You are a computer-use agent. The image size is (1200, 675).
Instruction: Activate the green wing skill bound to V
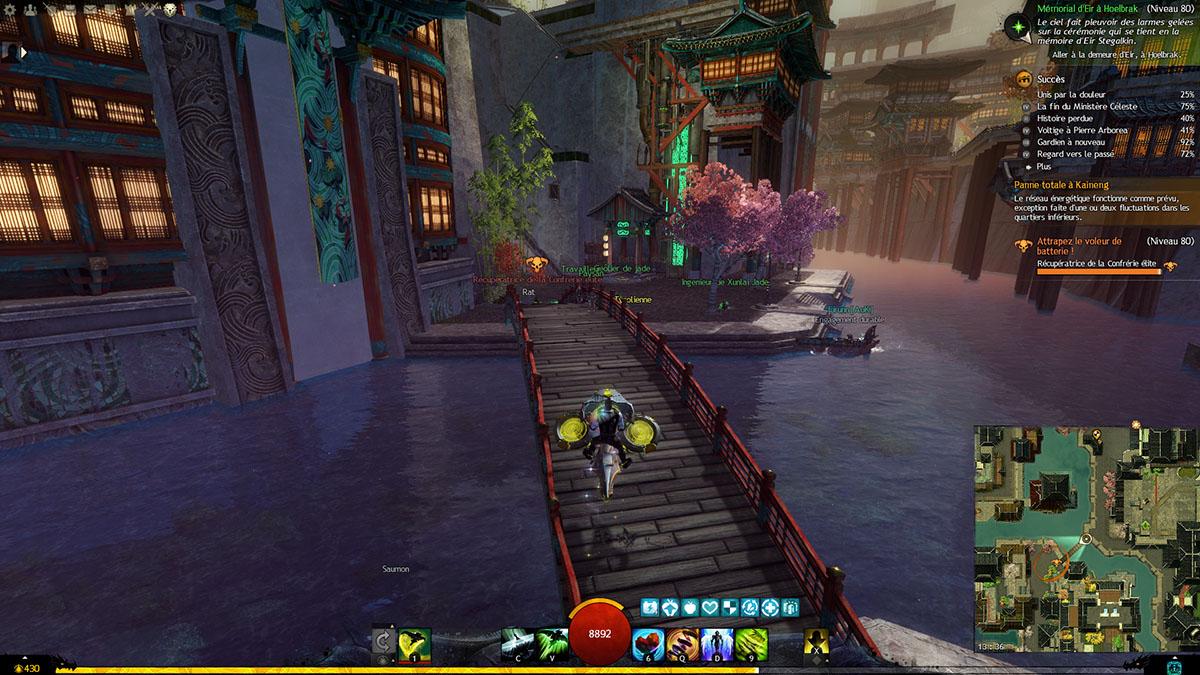[x=551, y=643]
